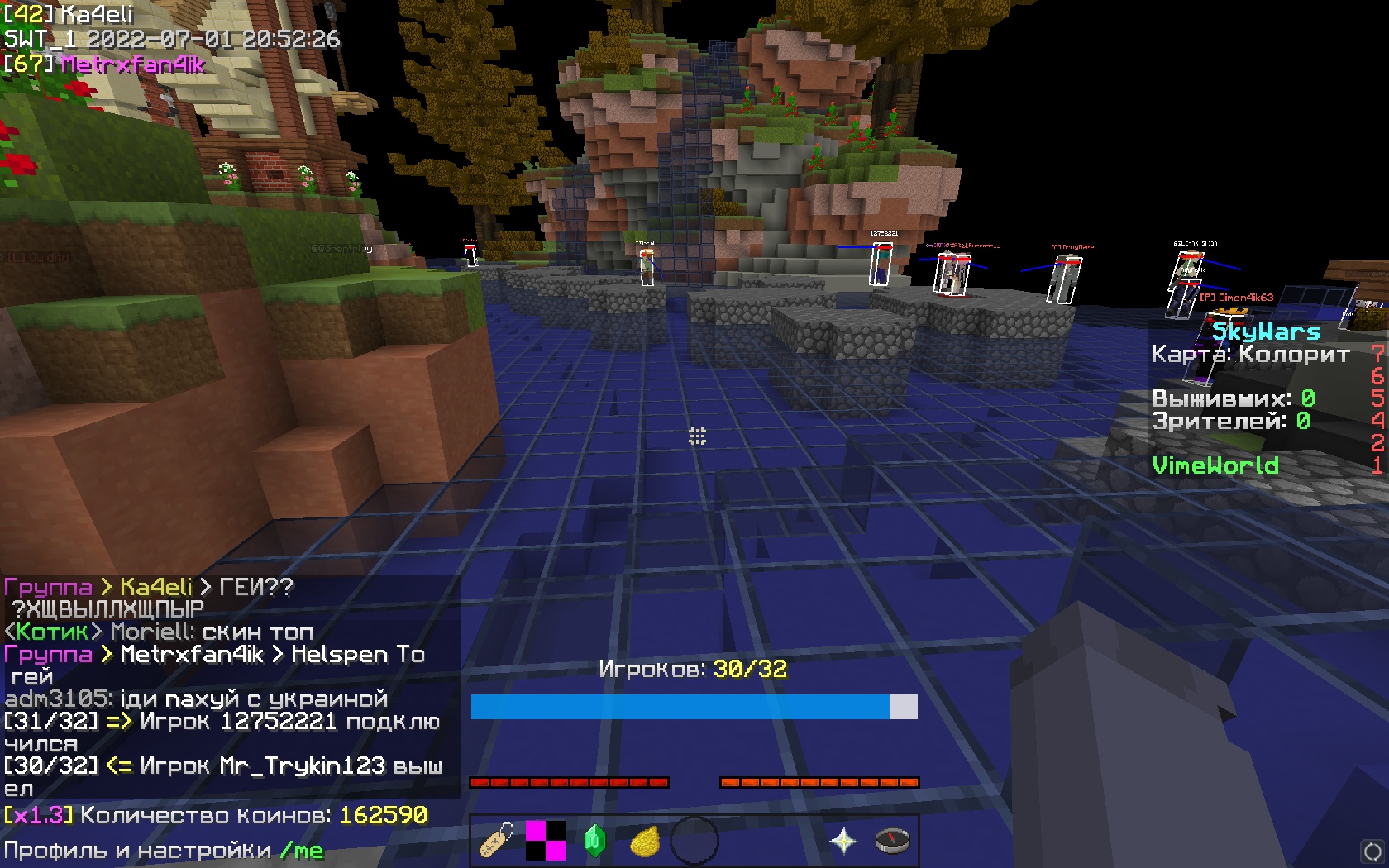
Task: Click the /me profile command link
Action: tap(302, 851)
